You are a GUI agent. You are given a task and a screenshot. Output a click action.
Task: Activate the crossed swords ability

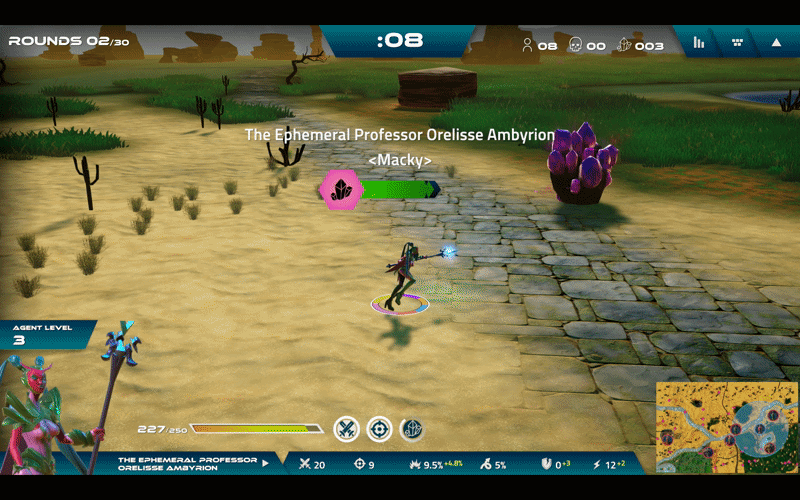pyautogui.click(x=346, y=429)
